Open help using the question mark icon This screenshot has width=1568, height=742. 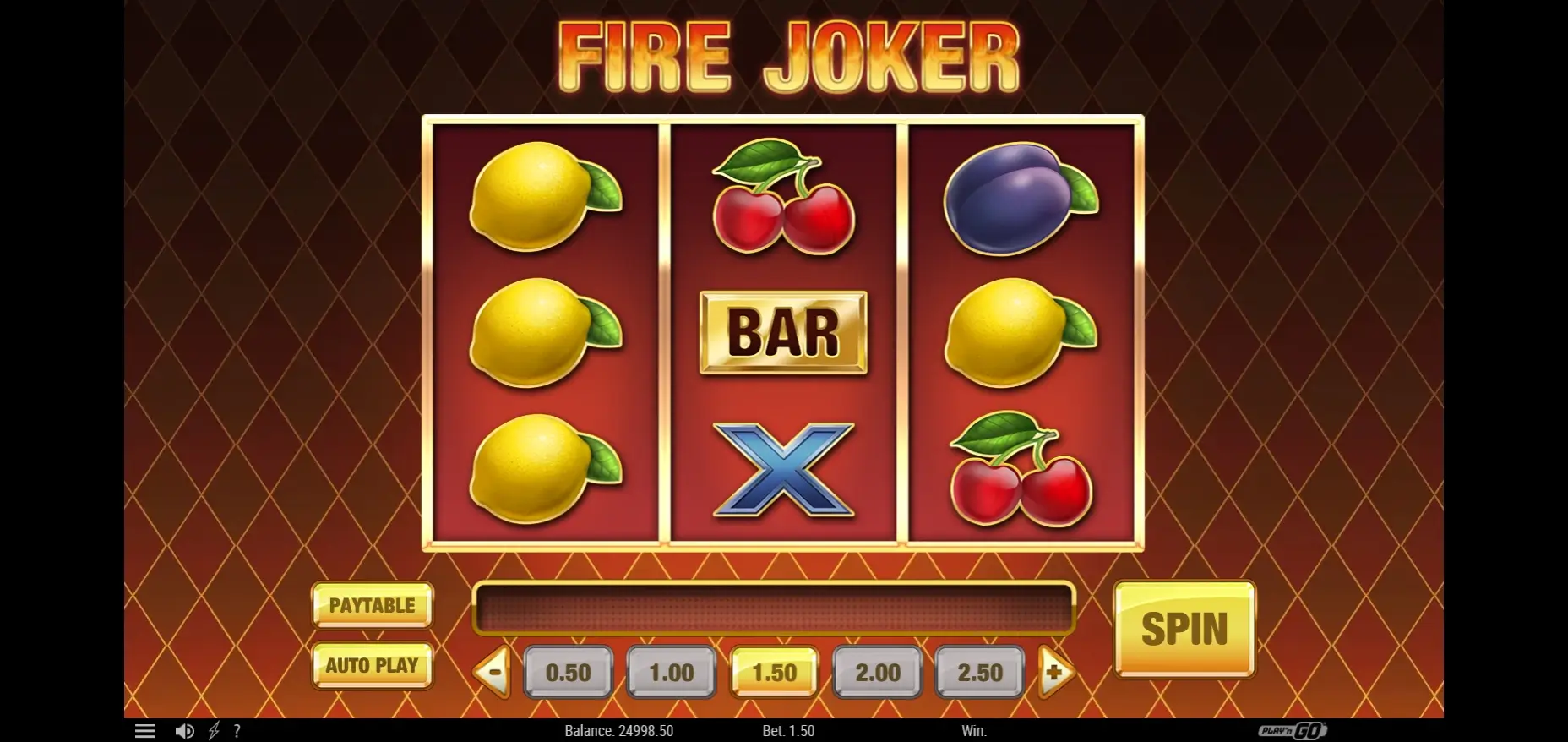coord(237,730)
